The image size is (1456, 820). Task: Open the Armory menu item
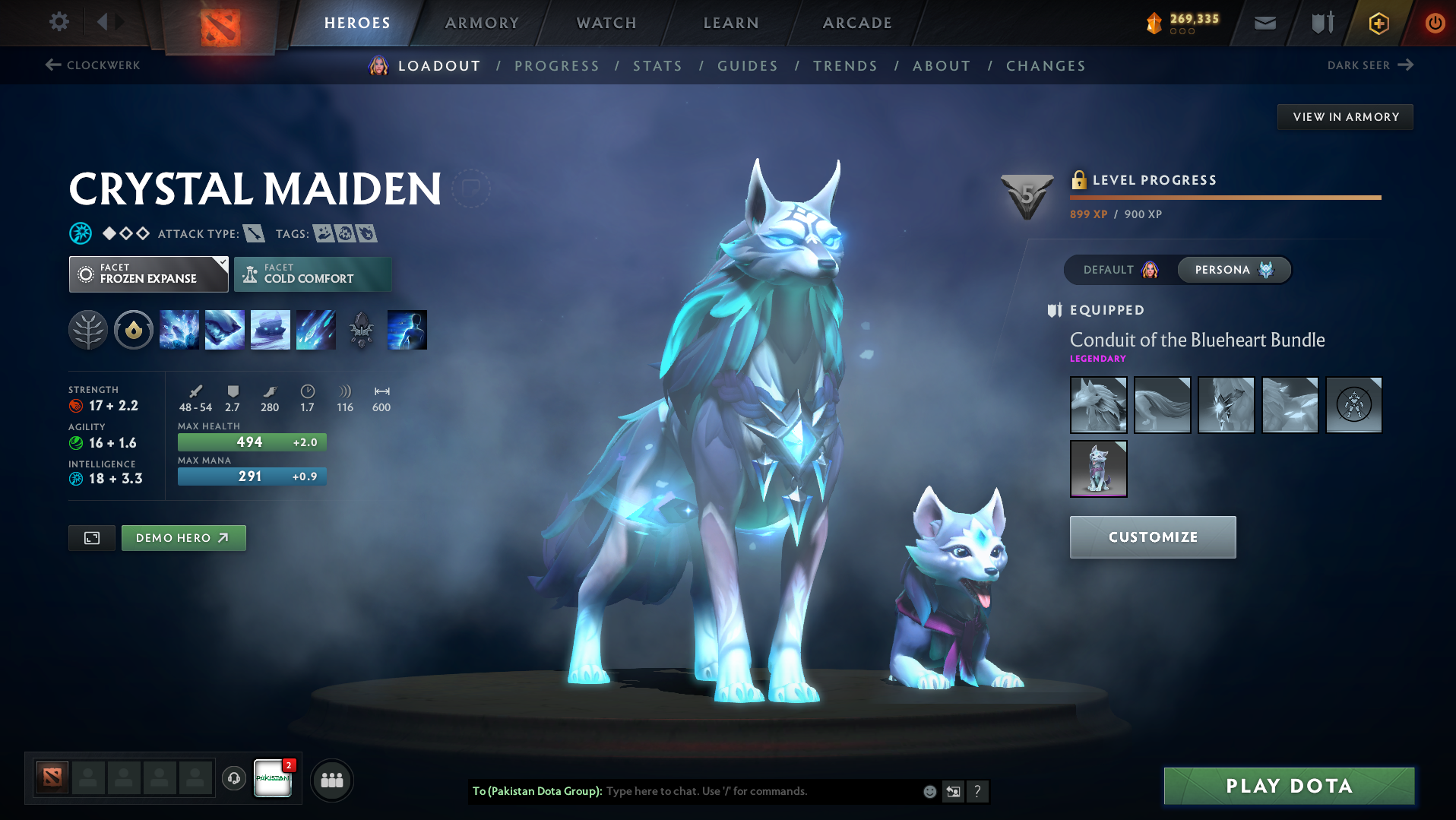click(482, 23)
